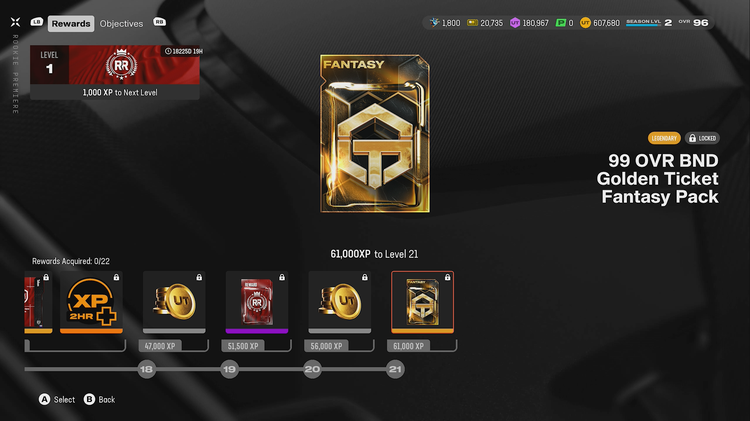The image size is (750, 421).
Task: Select the Golden Ticket Fantasy pack tile
Action: 421,301
